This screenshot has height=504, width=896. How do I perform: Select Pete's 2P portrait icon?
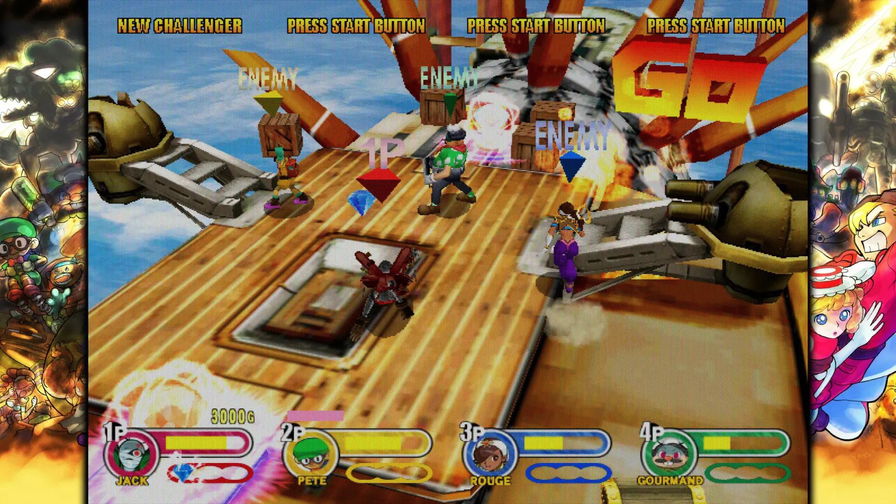(310, 455)
